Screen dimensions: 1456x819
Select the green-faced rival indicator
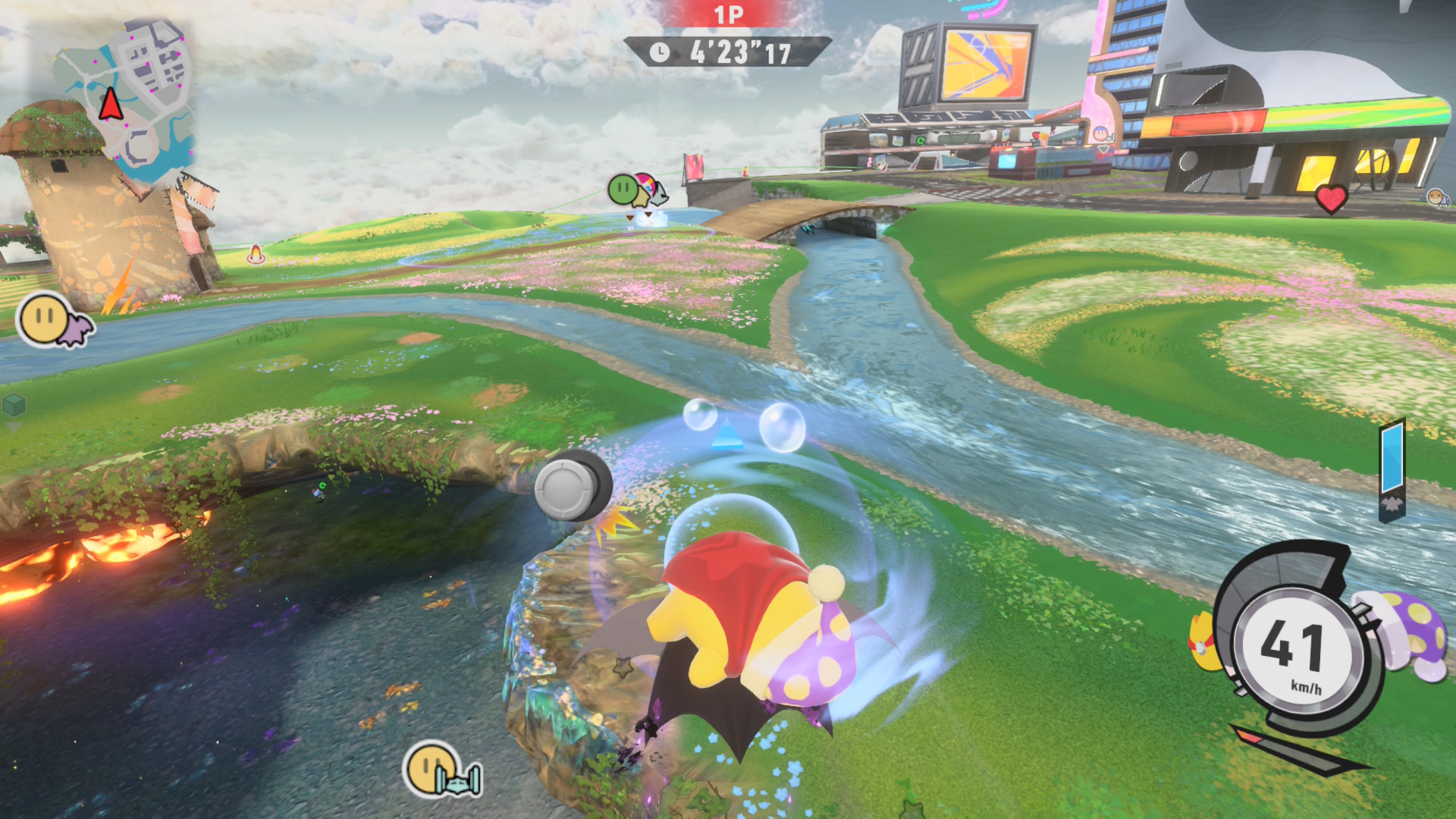pos(624,188)
